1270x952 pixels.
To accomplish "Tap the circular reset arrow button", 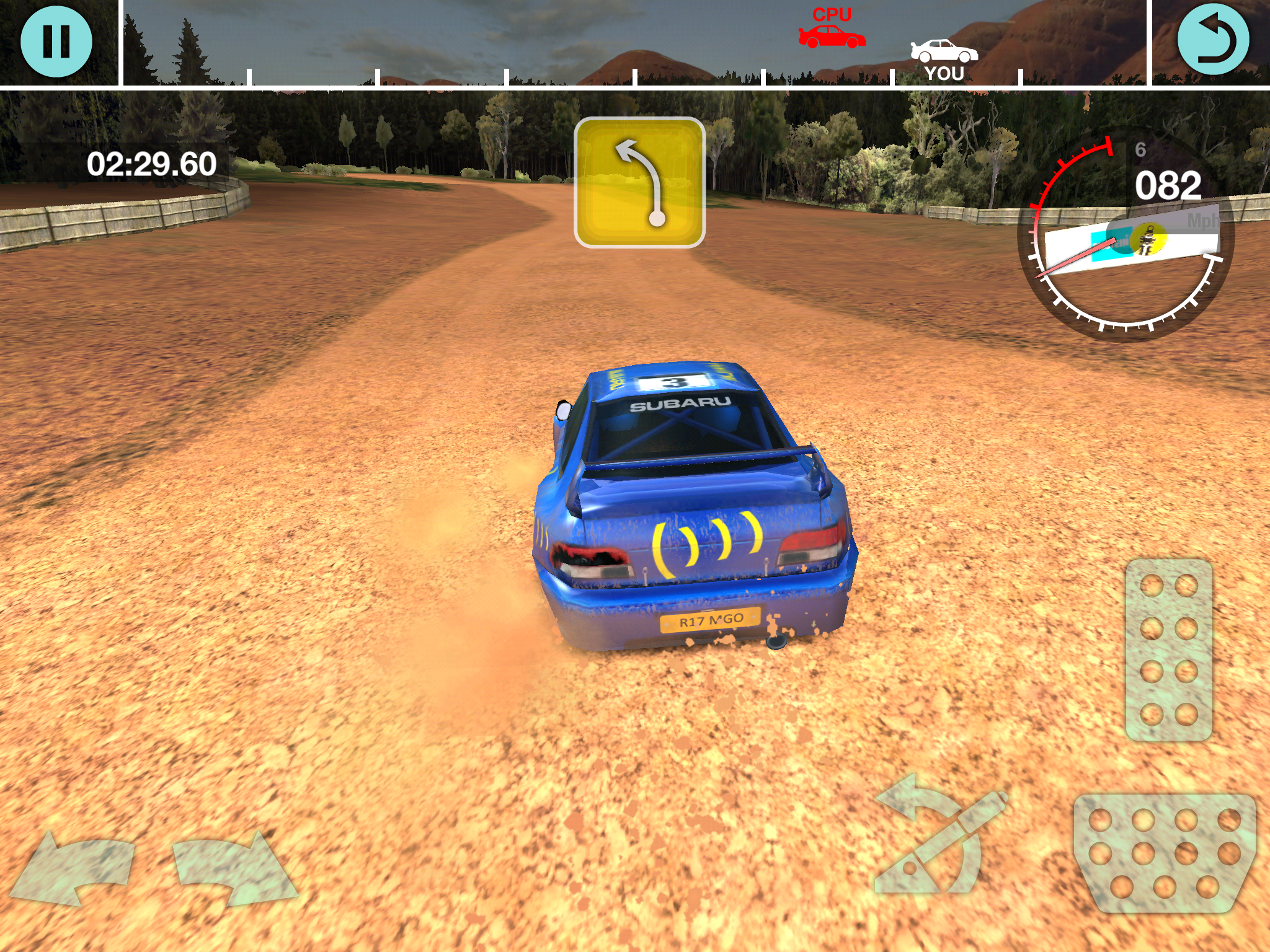I will click(1213, 40).
